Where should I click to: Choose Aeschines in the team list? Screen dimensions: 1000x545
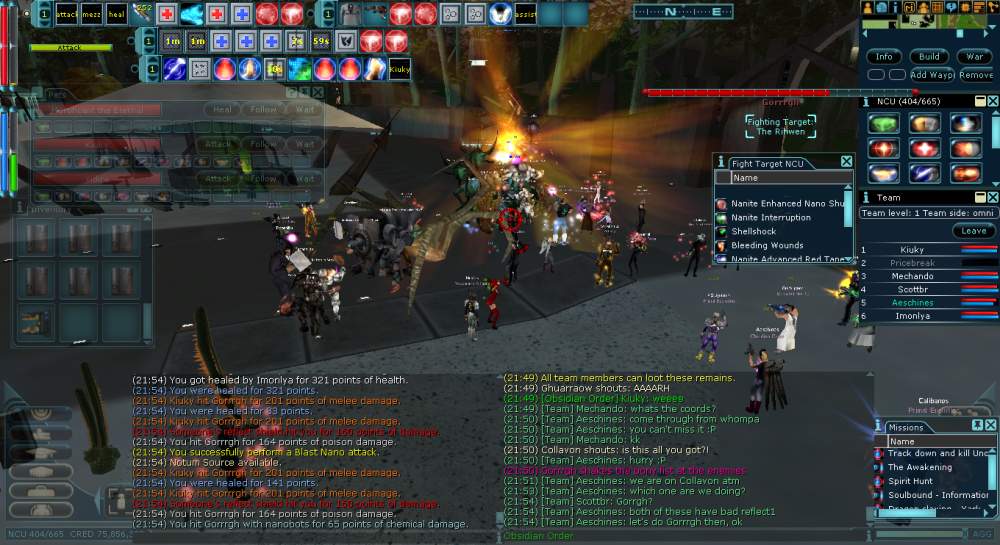click(x=912, y=303)
